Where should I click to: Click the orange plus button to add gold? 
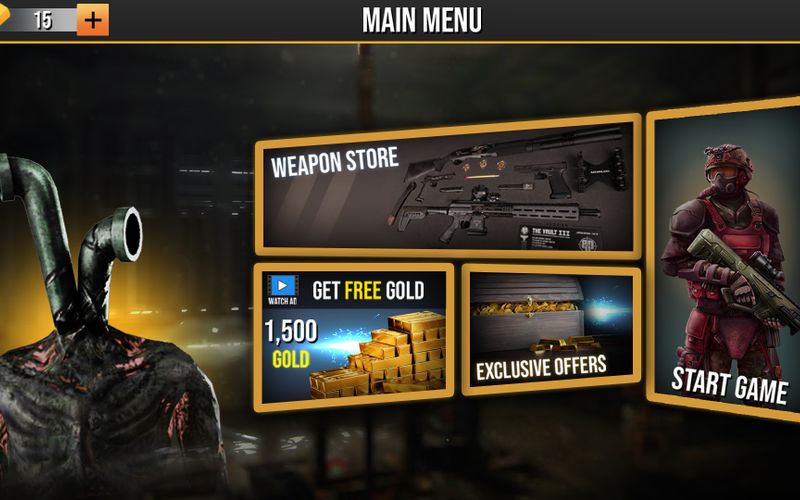pos(92,19)
